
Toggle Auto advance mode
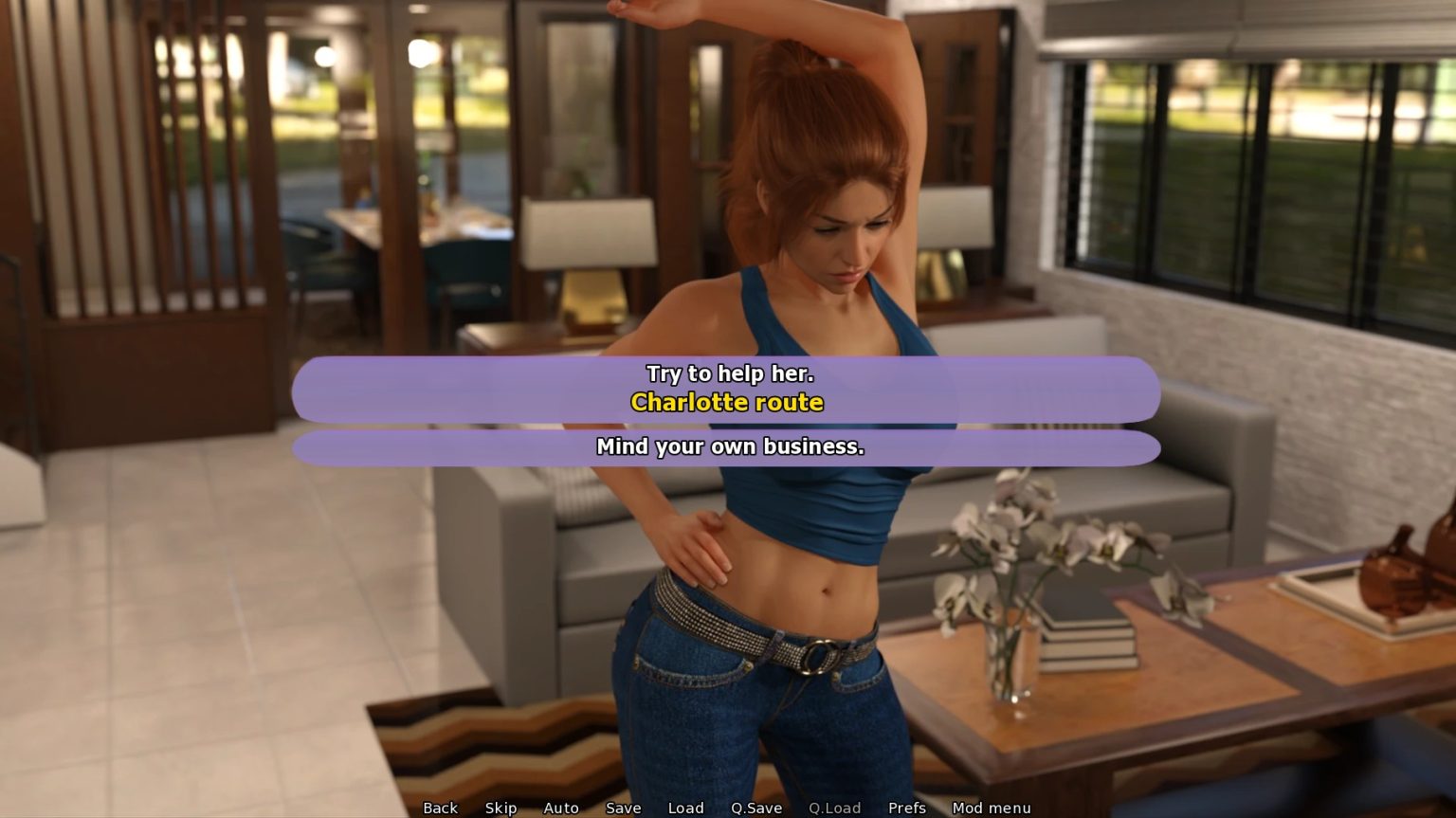[x=560, y=808]
